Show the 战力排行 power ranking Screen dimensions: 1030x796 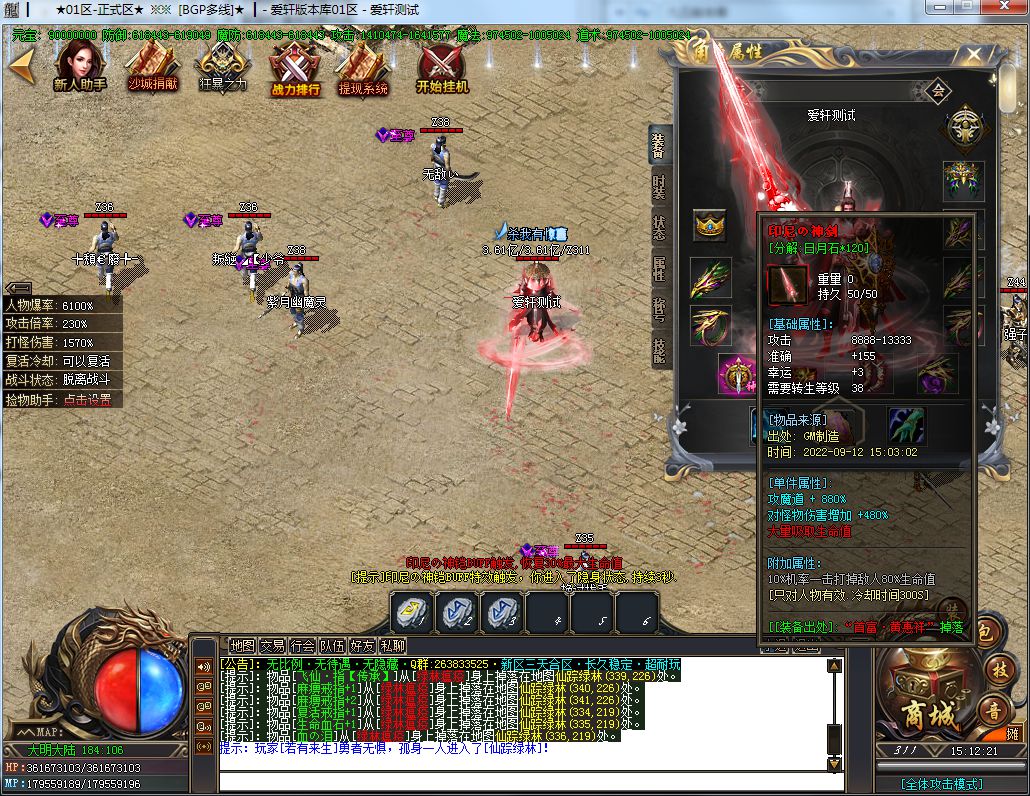295,68
